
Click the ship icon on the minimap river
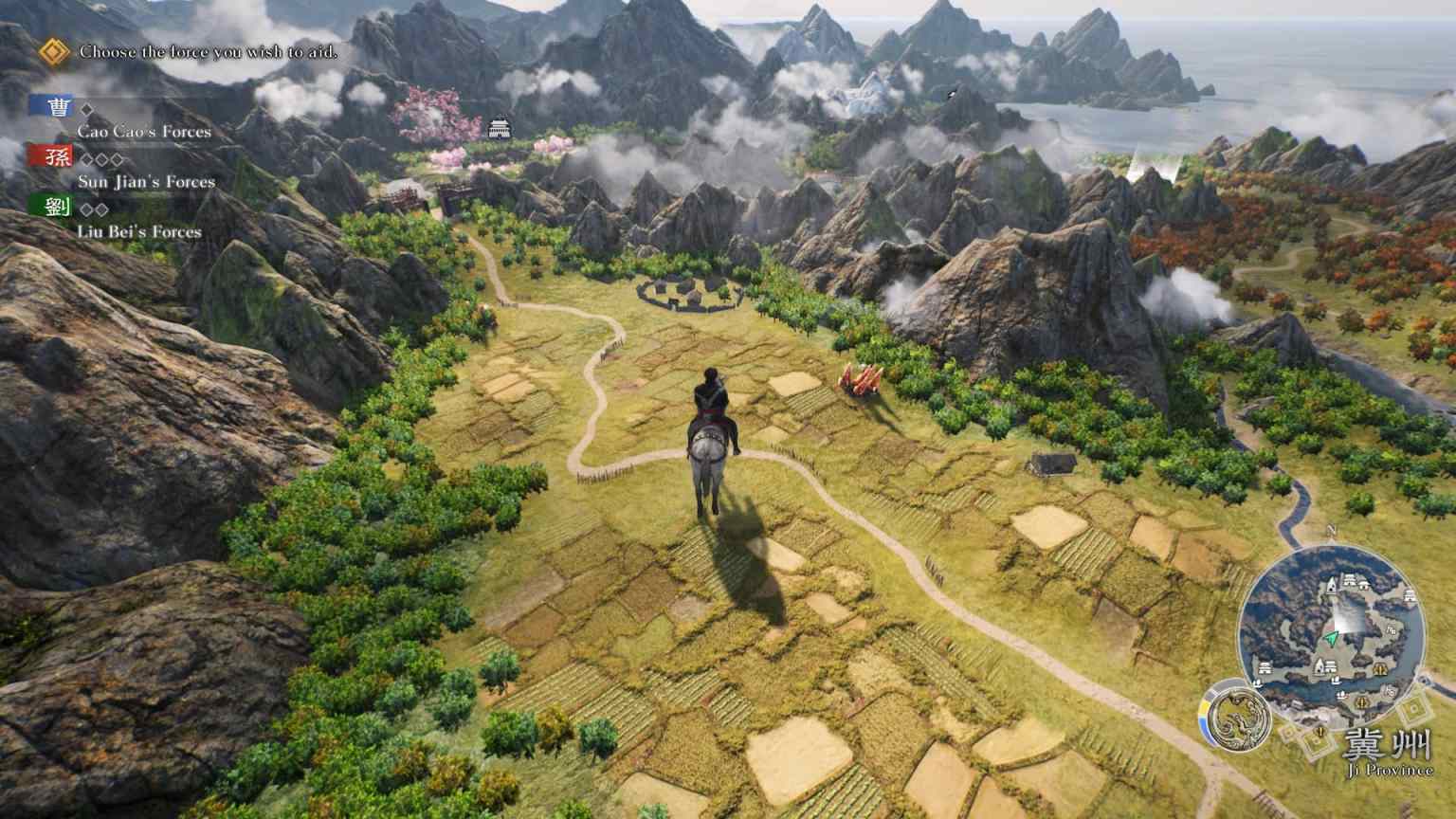click(1336, 680)
